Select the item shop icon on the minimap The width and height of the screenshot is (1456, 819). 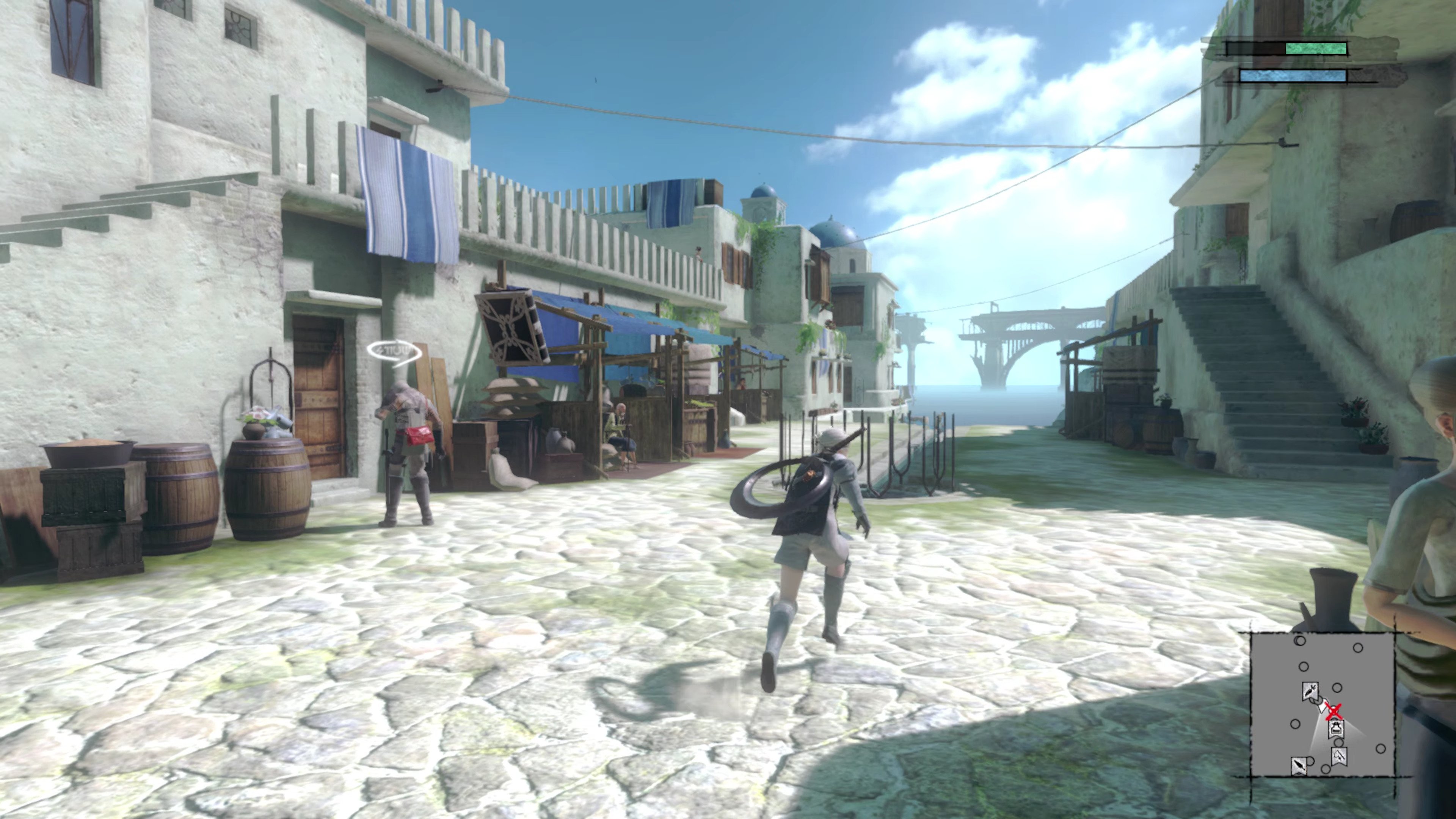[x=1336, y=728]
